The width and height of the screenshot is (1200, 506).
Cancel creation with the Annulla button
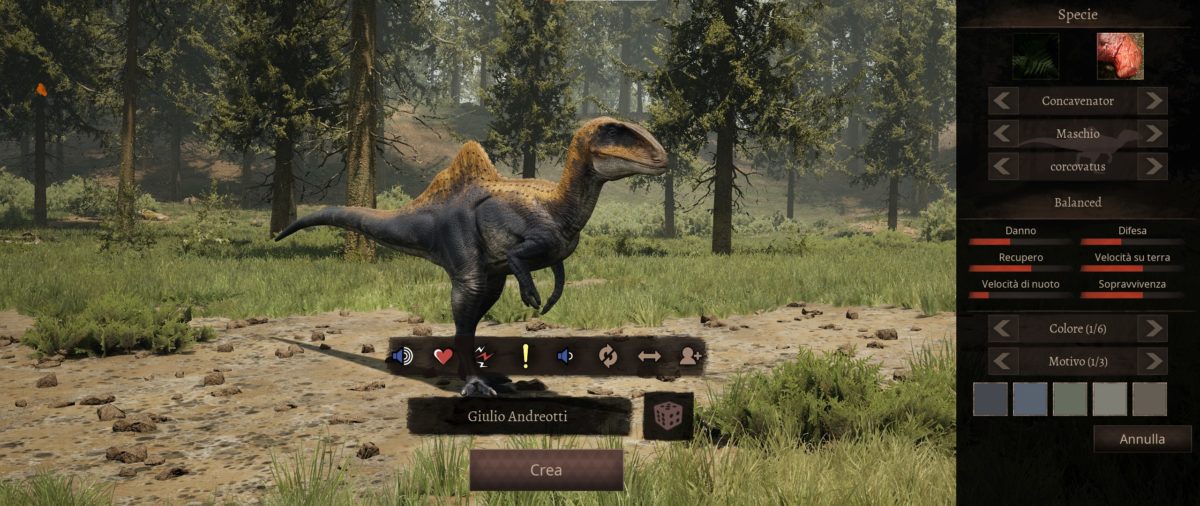coord(1142,439)
